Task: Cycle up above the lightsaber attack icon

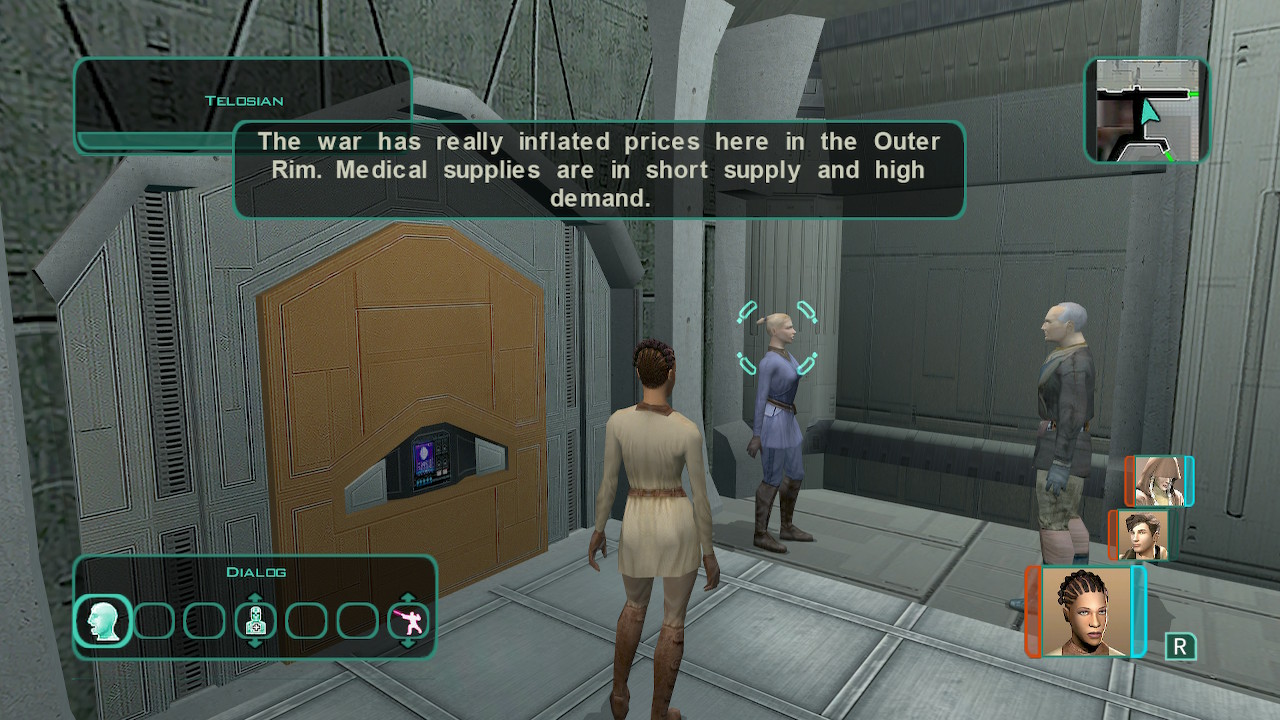Action: point(408,599)
